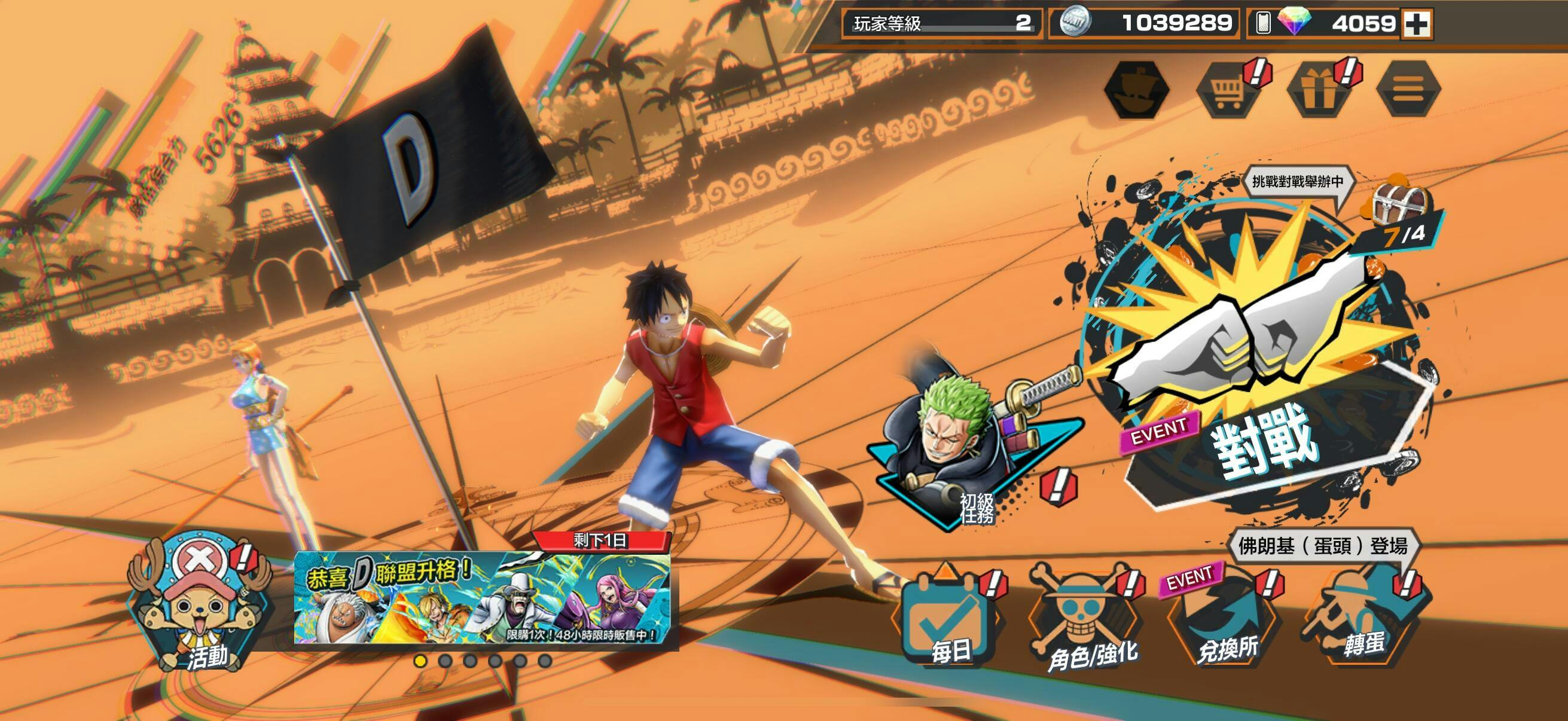
Task: Select the last banner page dot
Action: point(545,661)
